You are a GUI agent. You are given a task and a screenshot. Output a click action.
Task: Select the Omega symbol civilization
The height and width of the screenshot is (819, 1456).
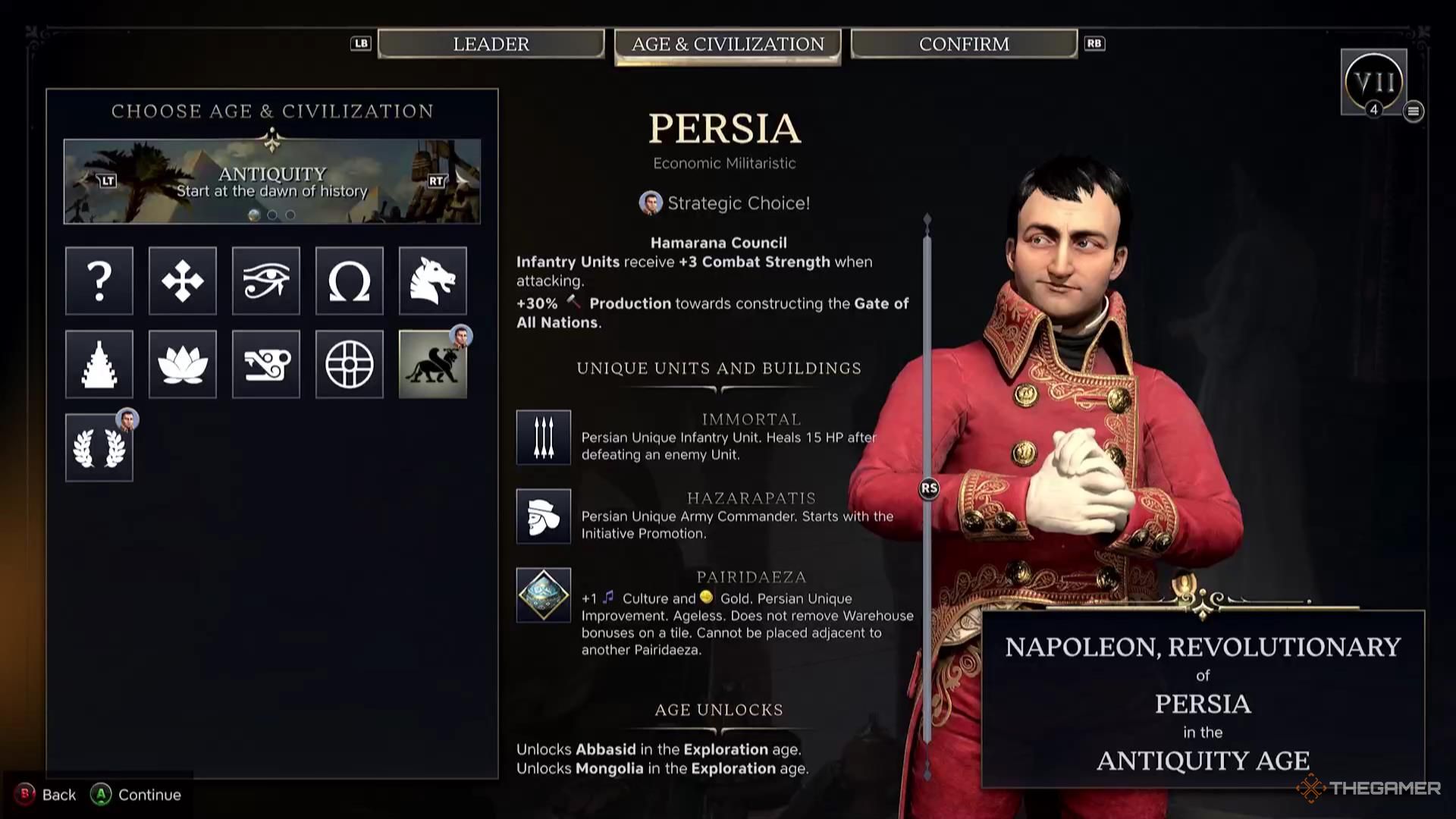click(350, 281)
